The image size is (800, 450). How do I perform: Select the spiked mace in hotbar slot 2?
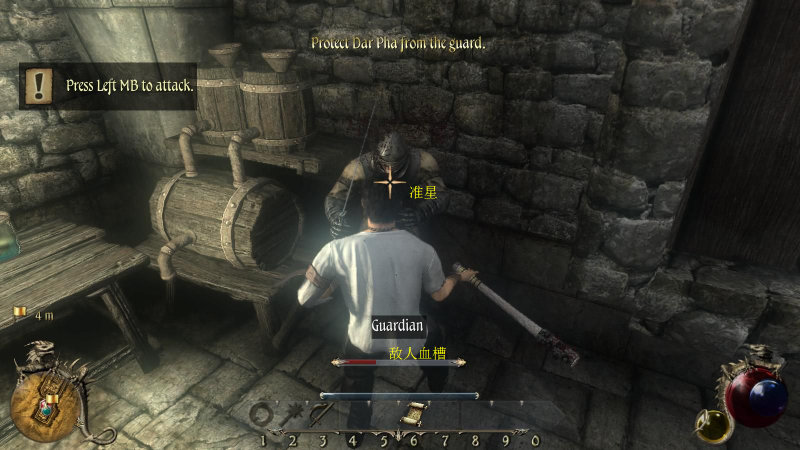point(293,414)
